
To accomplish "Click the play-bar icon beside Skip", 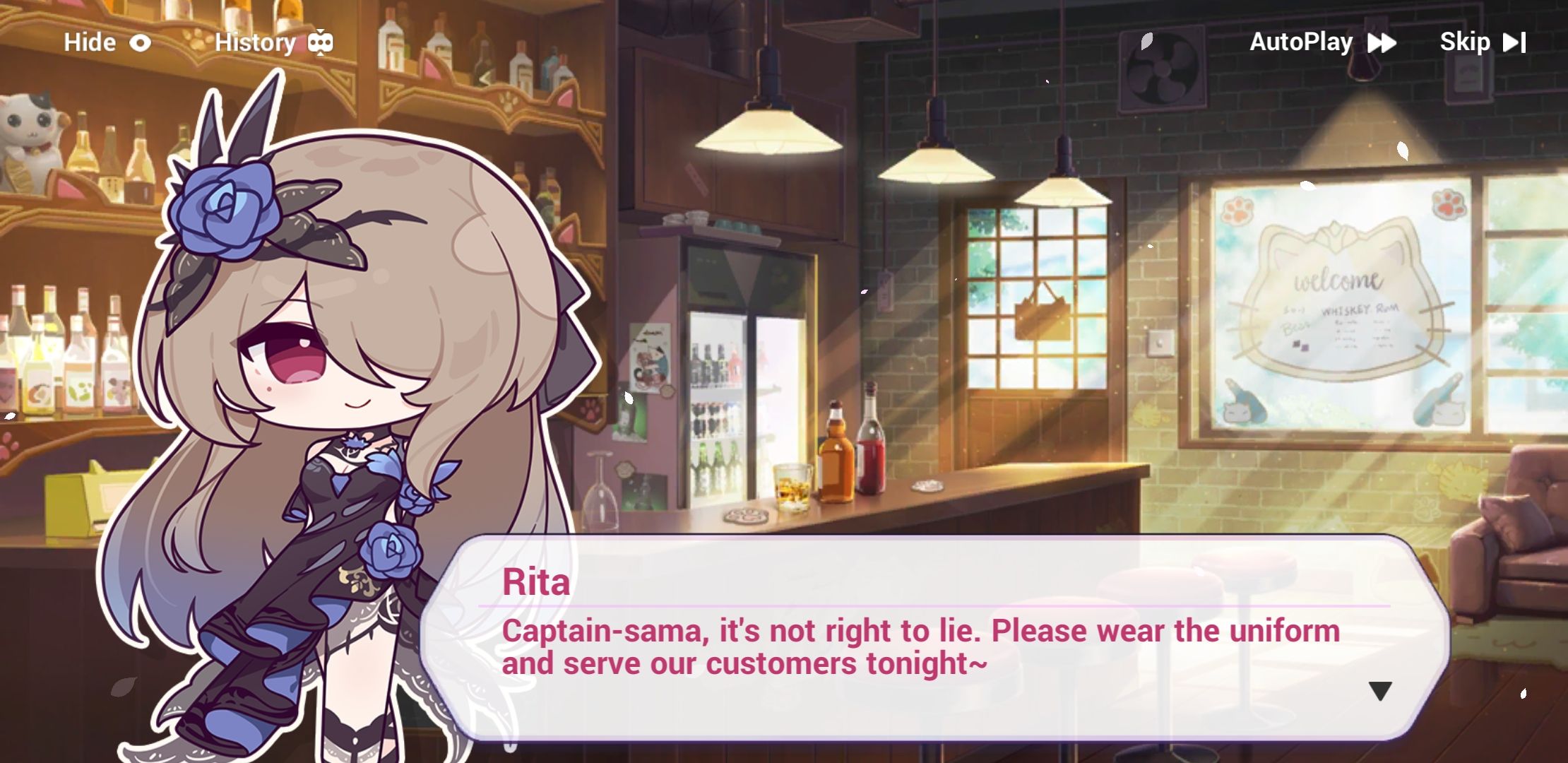I will 1516,42.
